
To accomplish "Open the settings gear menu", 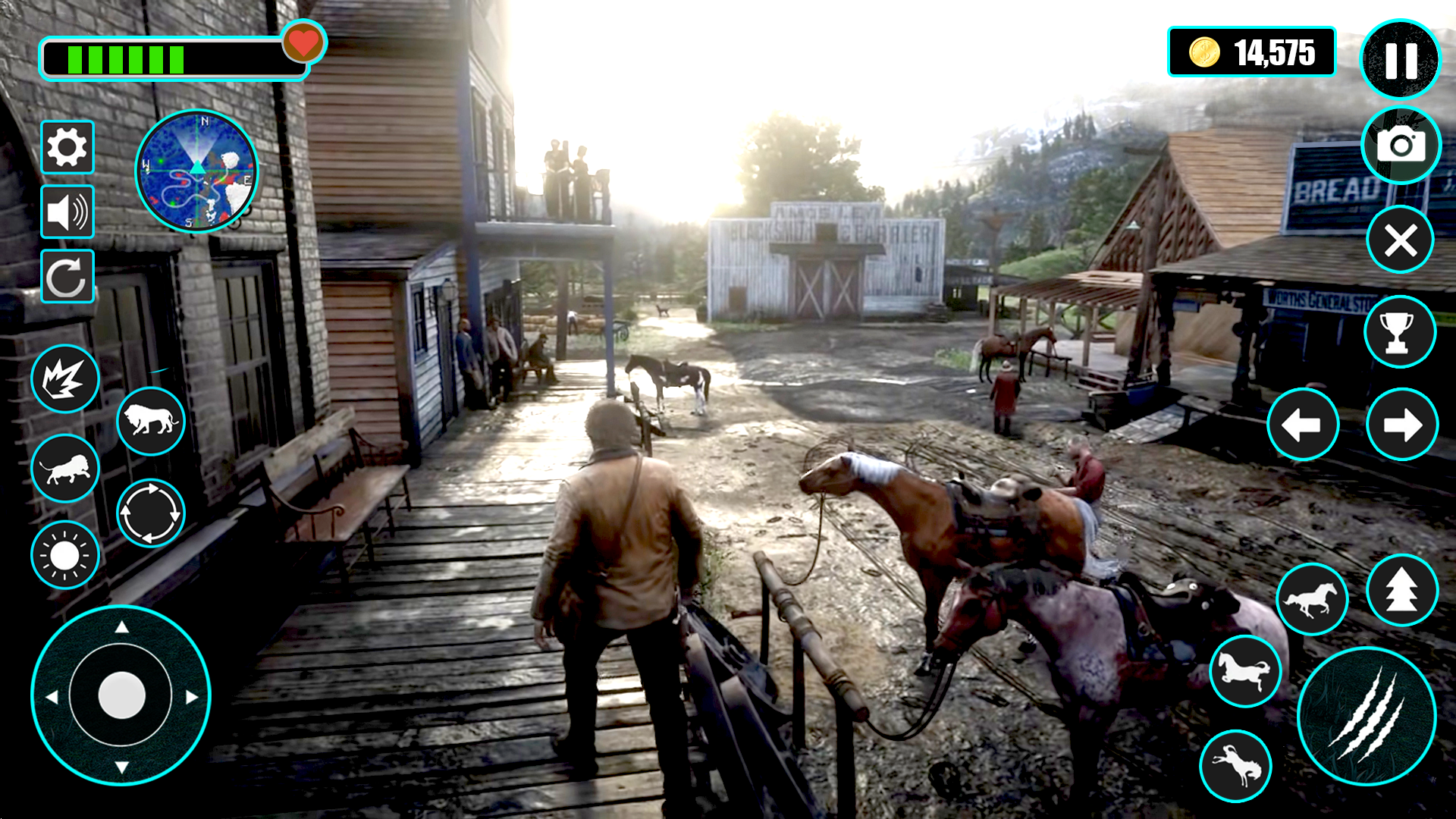I will tap(67, 146).
